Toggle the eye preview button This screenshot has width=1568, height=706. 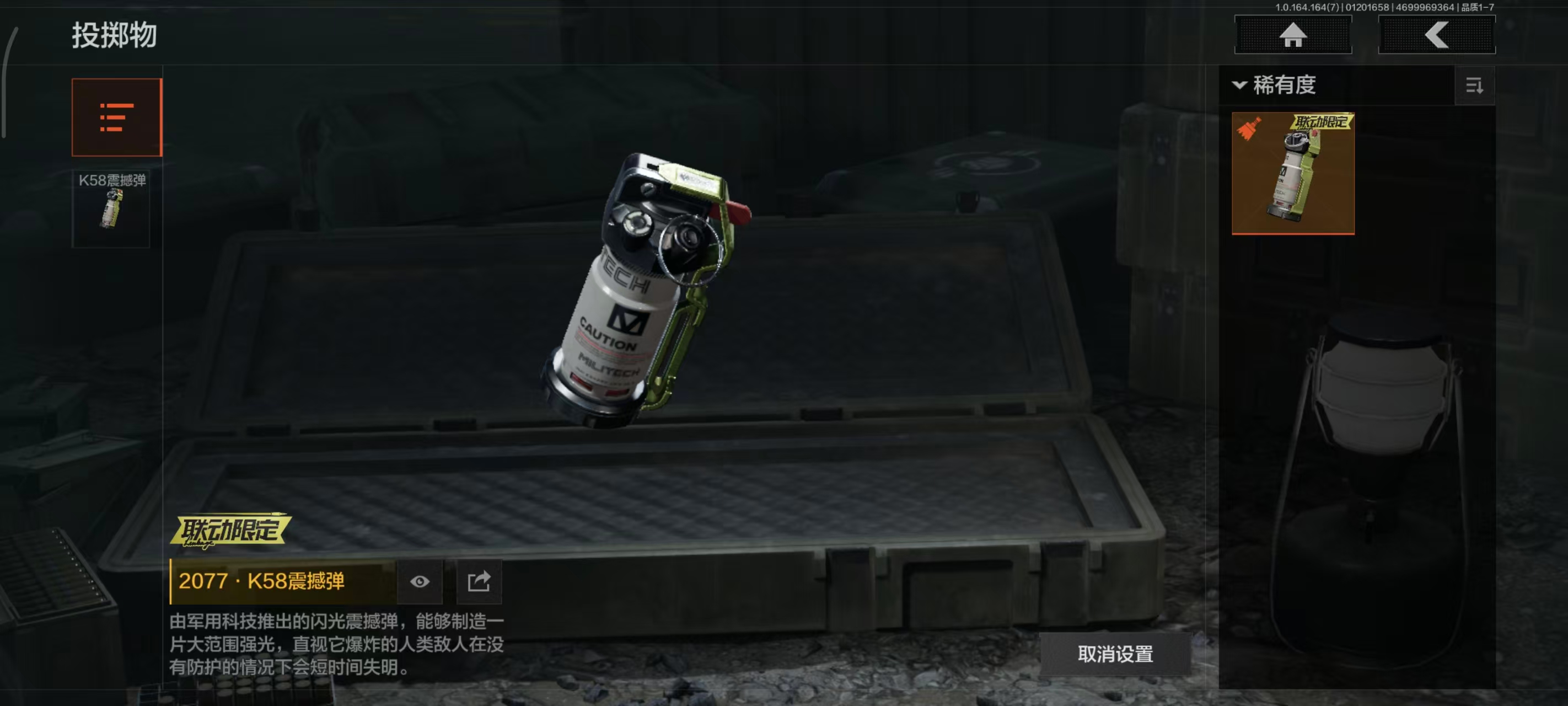click(x=420, y=581)
